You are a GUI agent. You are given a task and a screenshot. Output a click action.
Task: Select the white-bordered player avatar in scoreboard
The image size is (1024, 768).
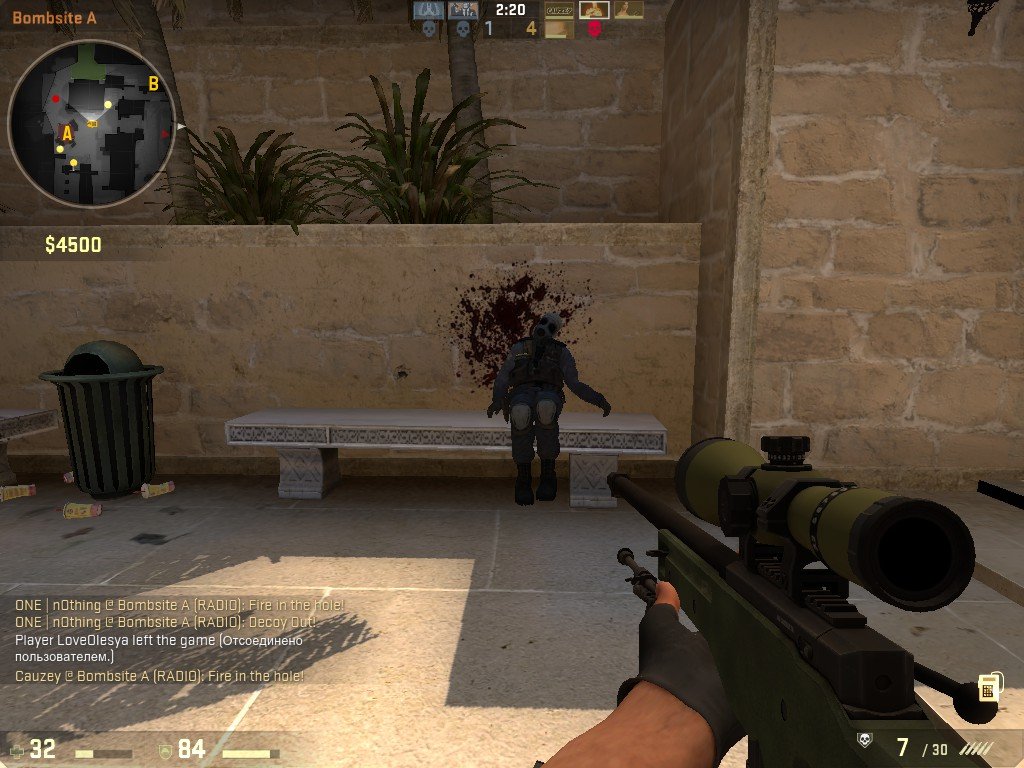(594, 10)
